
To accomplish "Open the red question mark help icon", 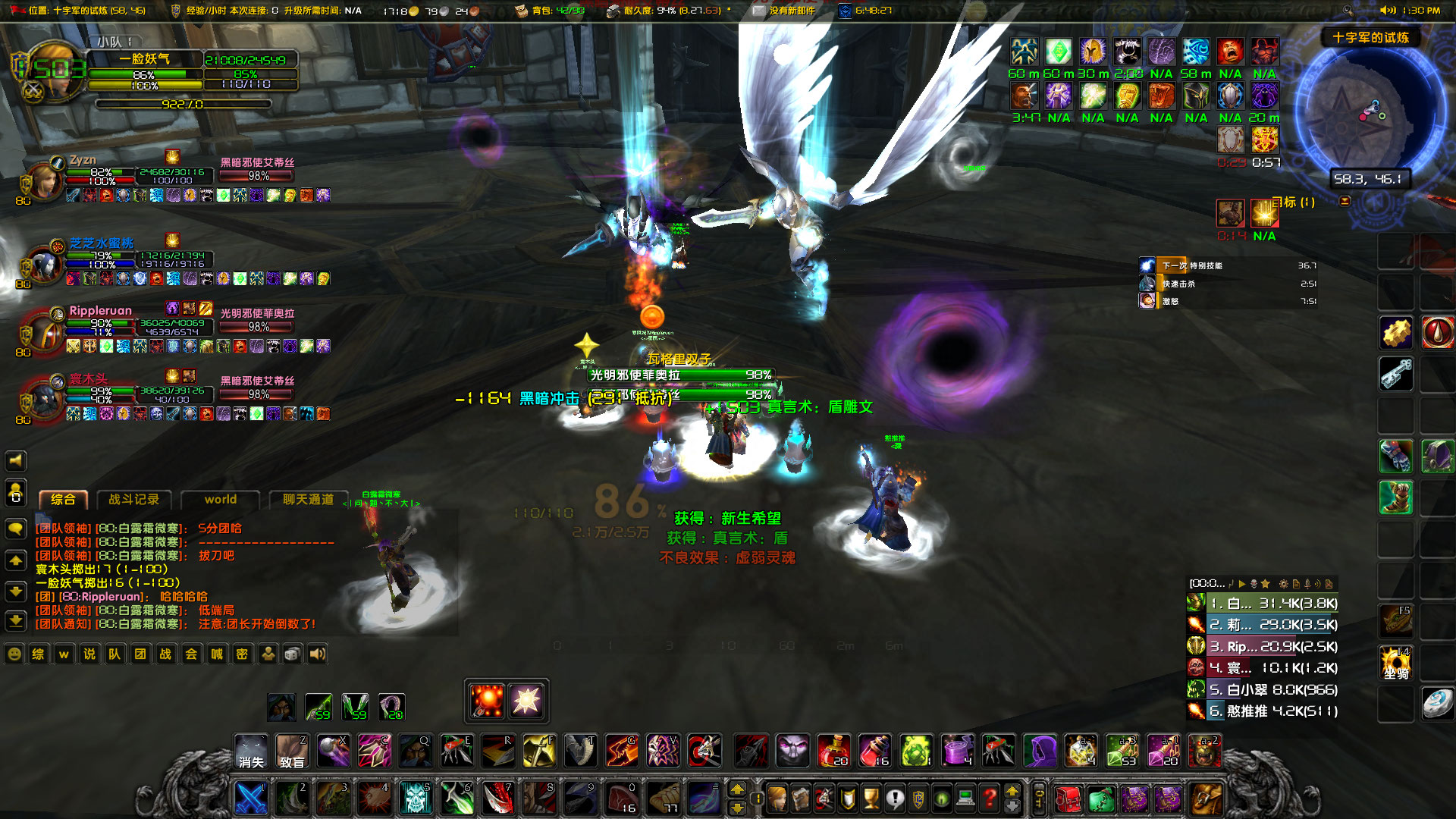I will pyautogui.click(x=990, y=798).
